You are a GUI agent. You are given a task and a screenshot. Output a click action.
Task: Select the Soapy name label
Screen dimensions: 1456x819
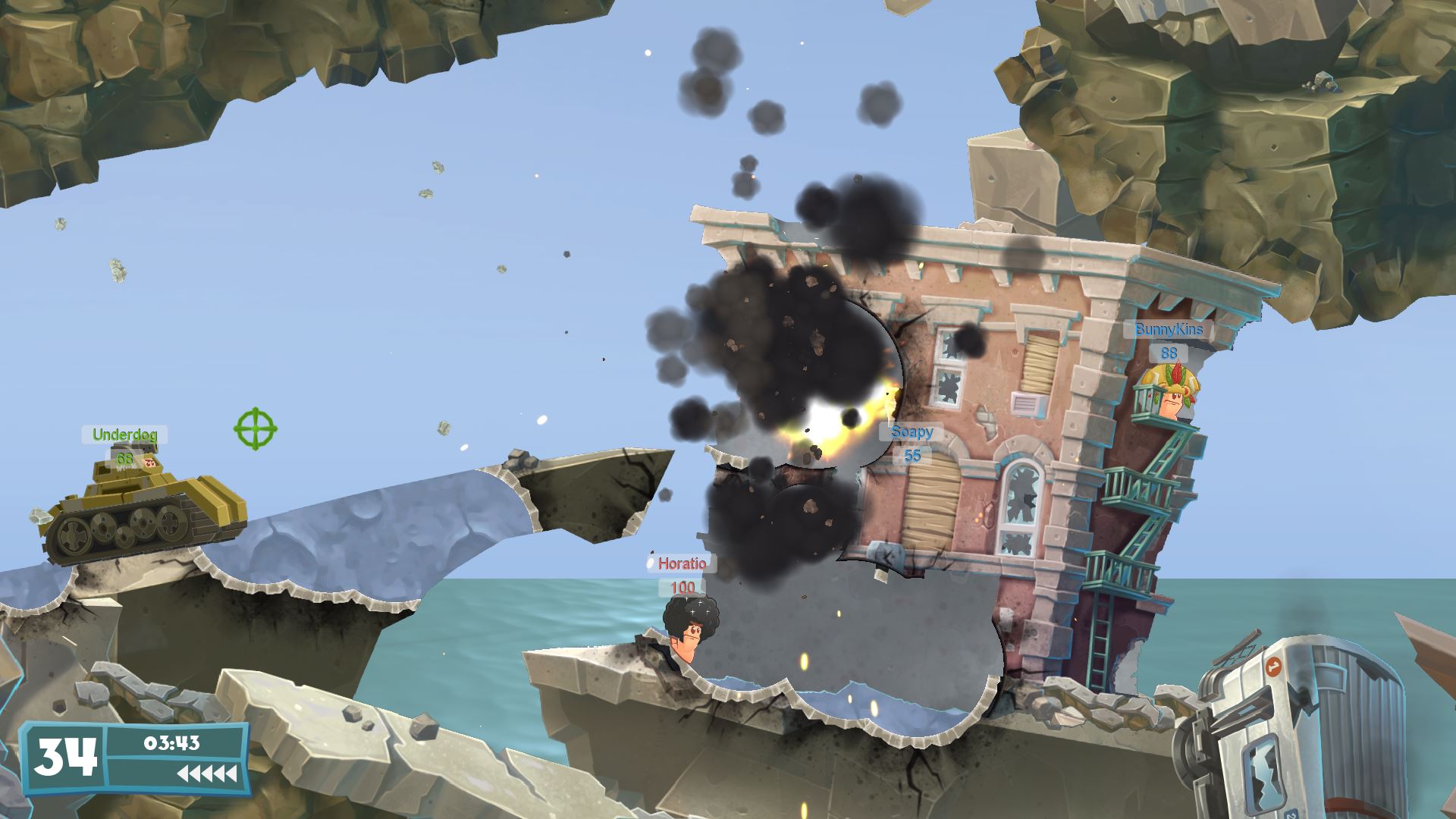point(913,432)
